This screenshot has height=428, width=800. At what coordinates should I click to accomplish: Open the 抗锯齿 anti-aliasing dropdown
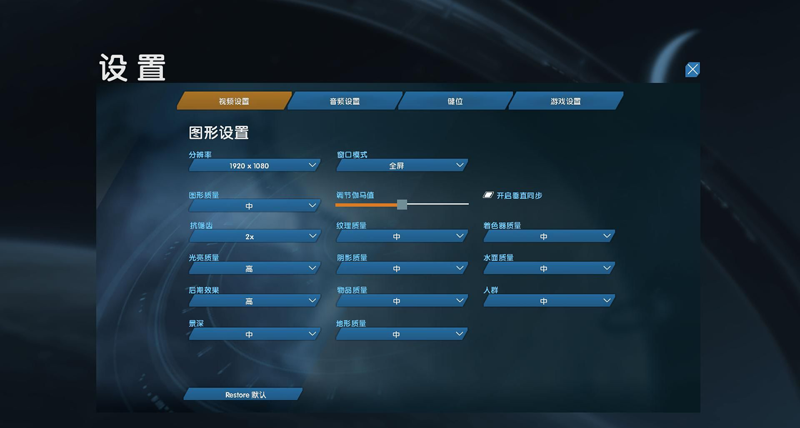254,237
